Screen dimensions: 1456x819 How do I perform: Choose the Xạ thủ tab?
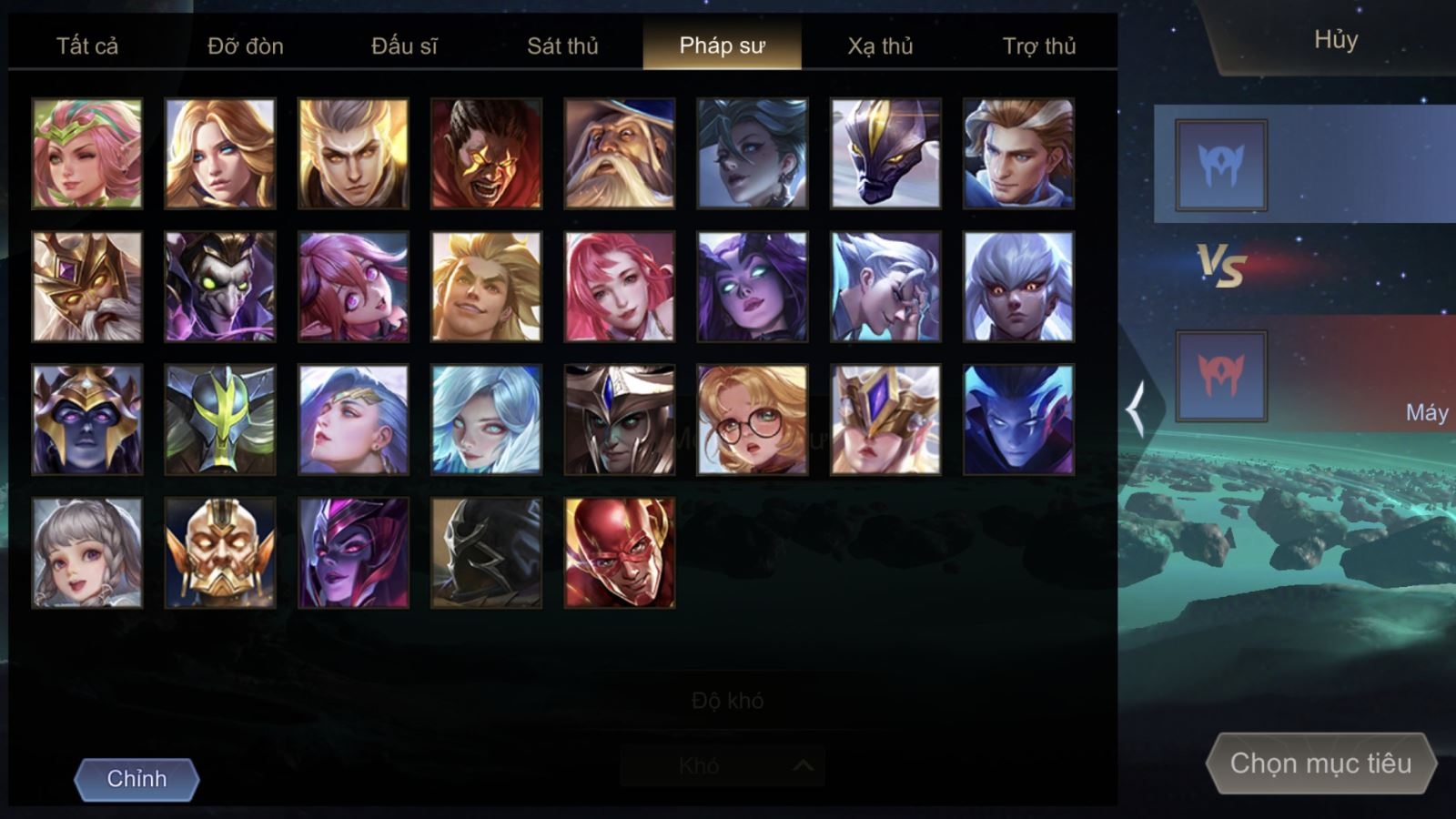[x=880, y=45]
